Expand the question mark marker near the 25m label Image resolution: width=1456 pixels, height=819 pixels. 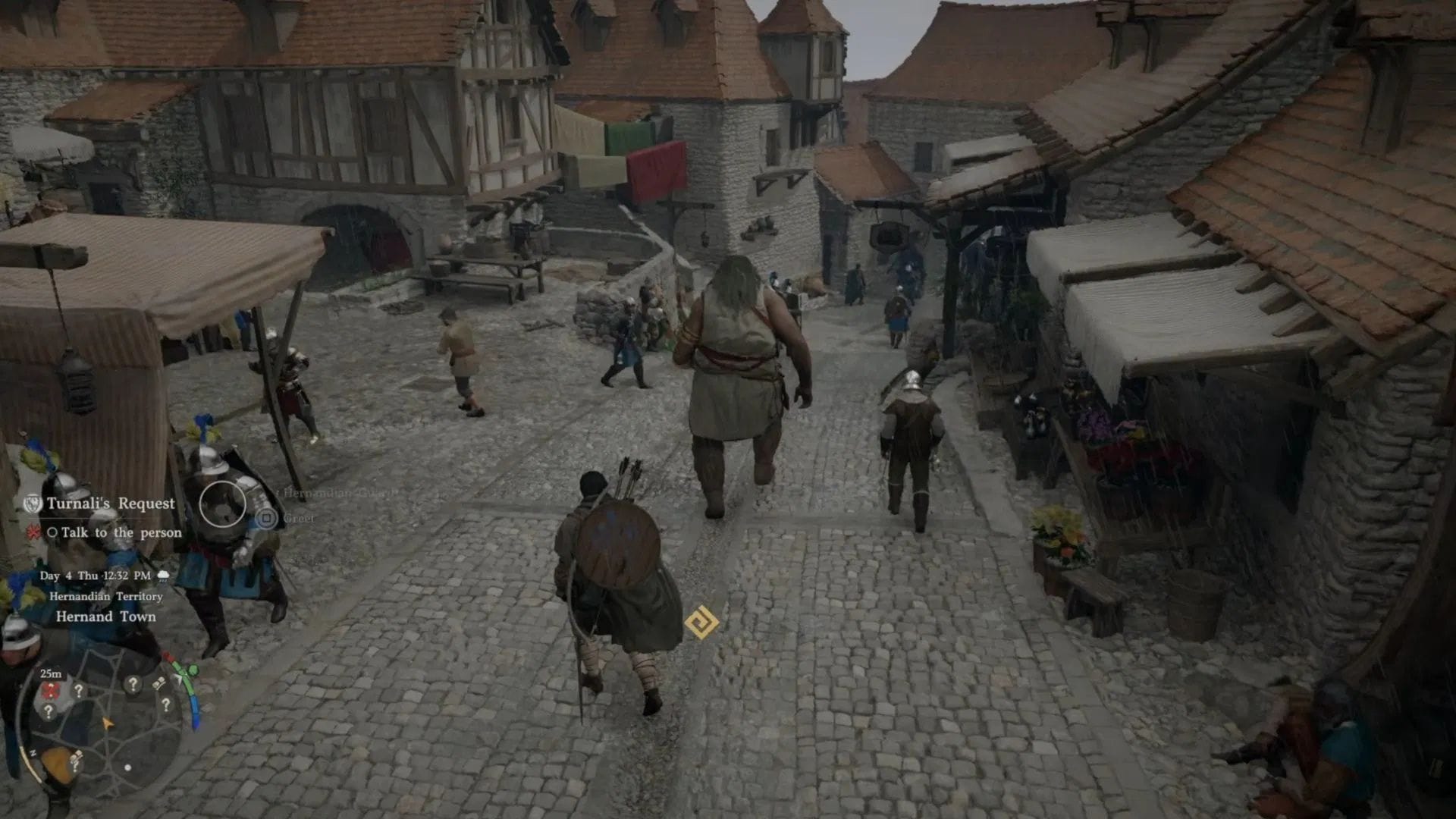(77, 692)
